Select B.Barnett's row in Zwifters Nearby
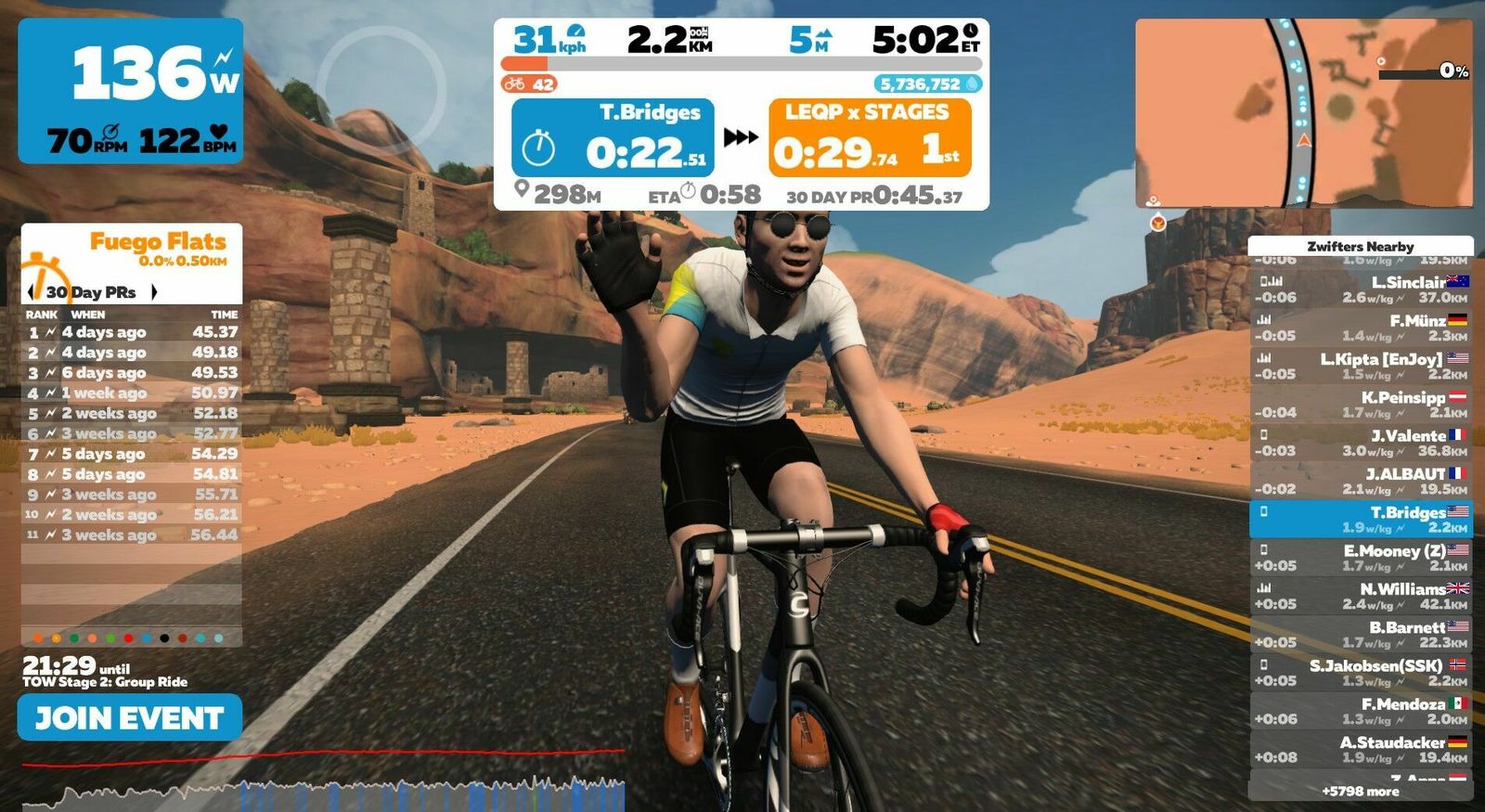The width and height of the screenshot is (1485, 812). coord(1360,635)
